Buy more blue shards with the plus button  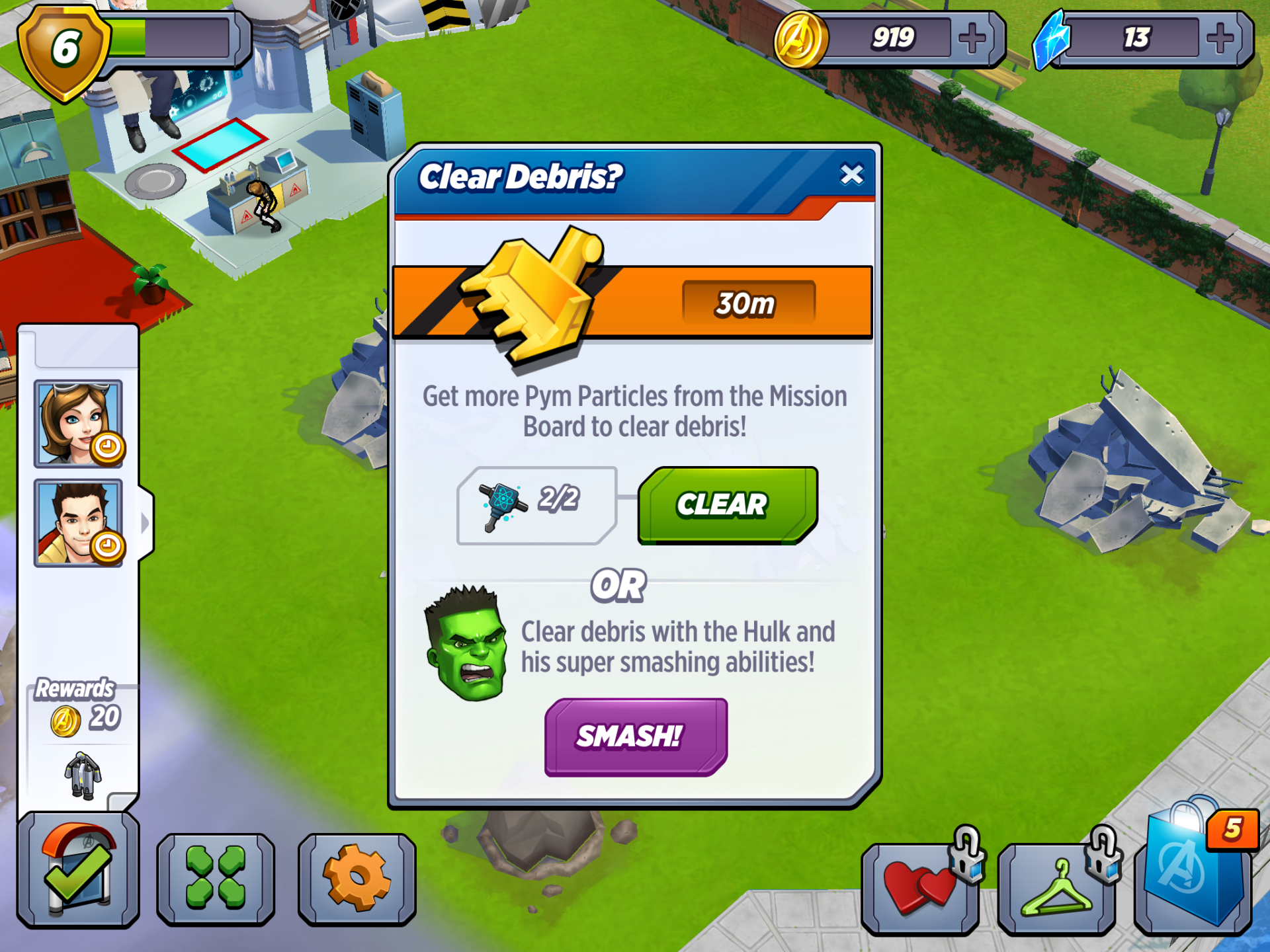click(x=1219, y=39)
